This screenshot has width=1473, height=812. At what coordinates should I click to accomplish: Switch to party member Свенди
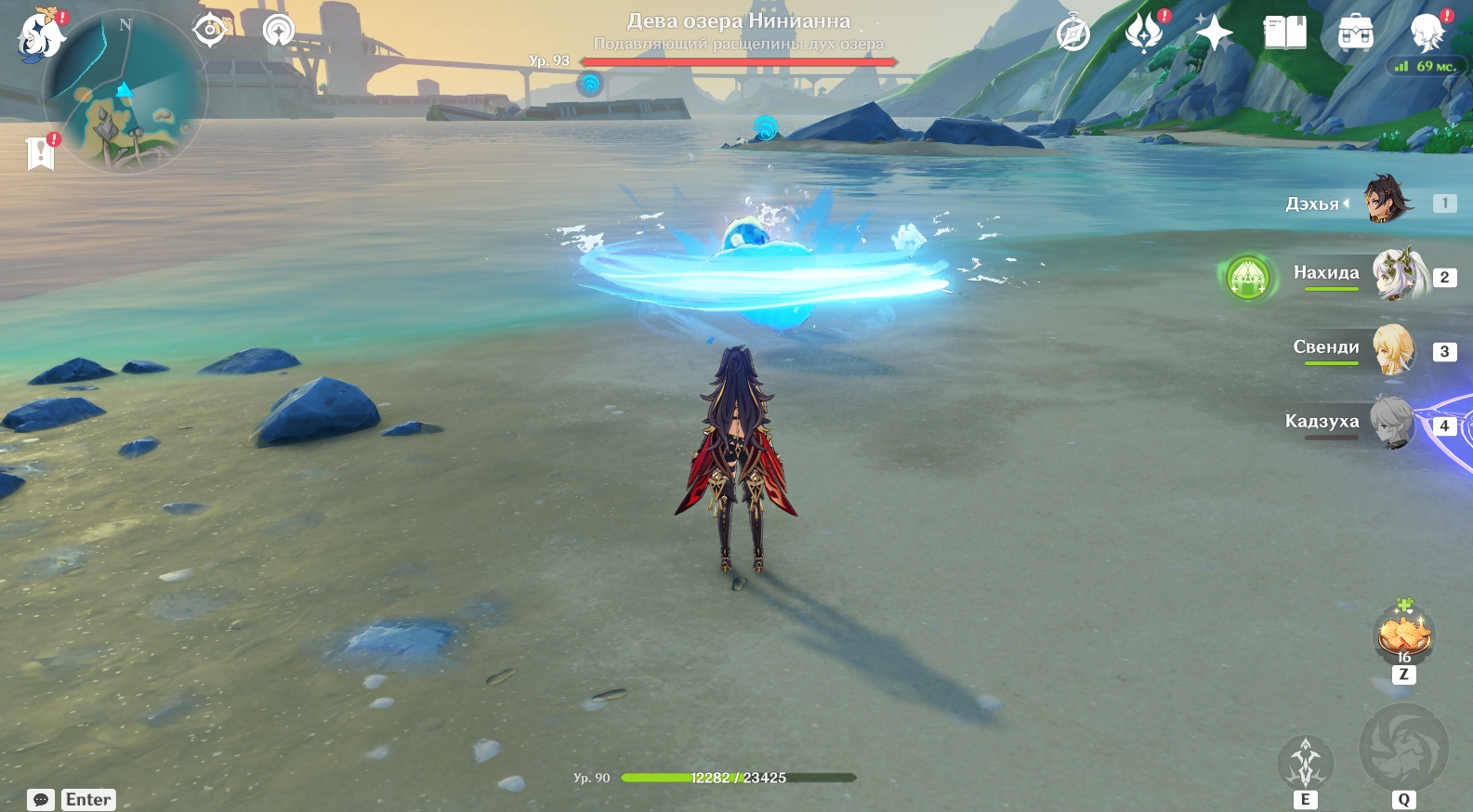(x=1392, y=349)
